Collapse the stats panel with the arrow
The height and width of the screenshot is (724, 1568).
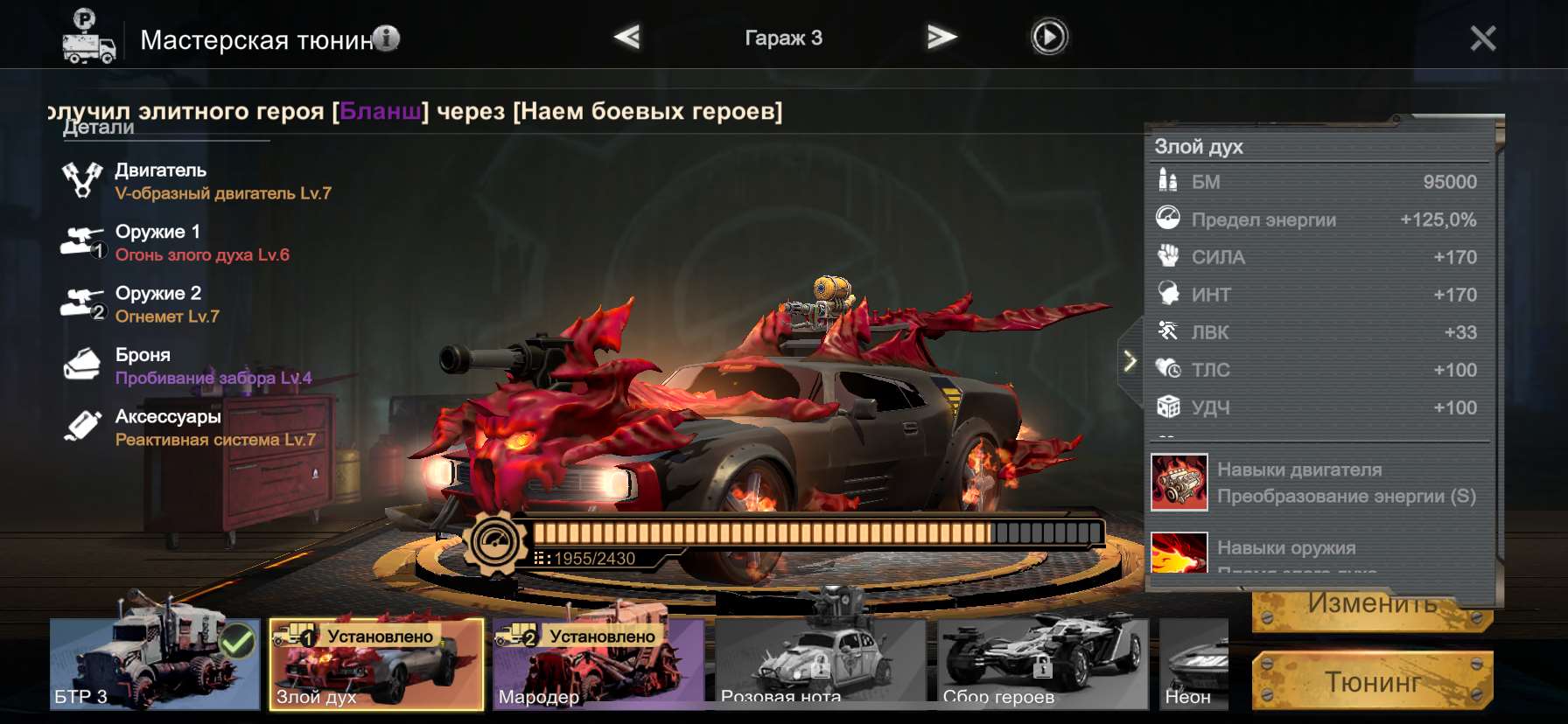click(1130, 360)
